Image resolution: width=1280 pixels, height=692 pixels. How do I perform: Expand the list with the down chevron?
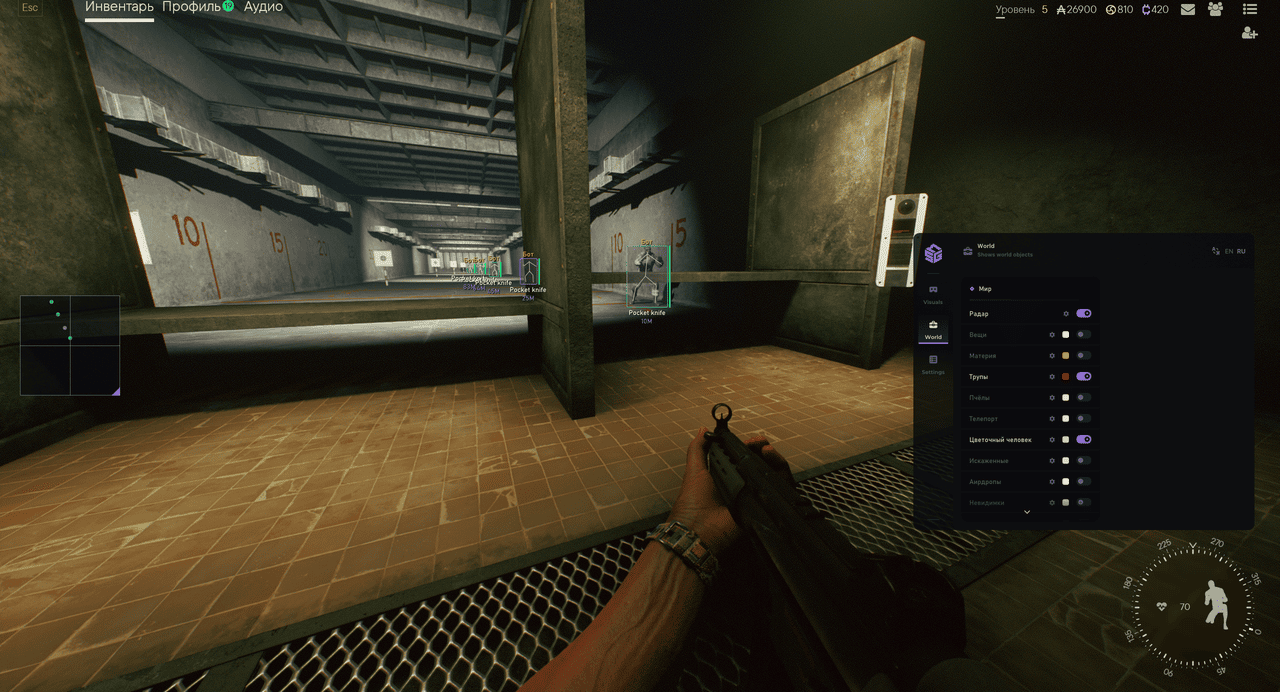coord(1026,512)
